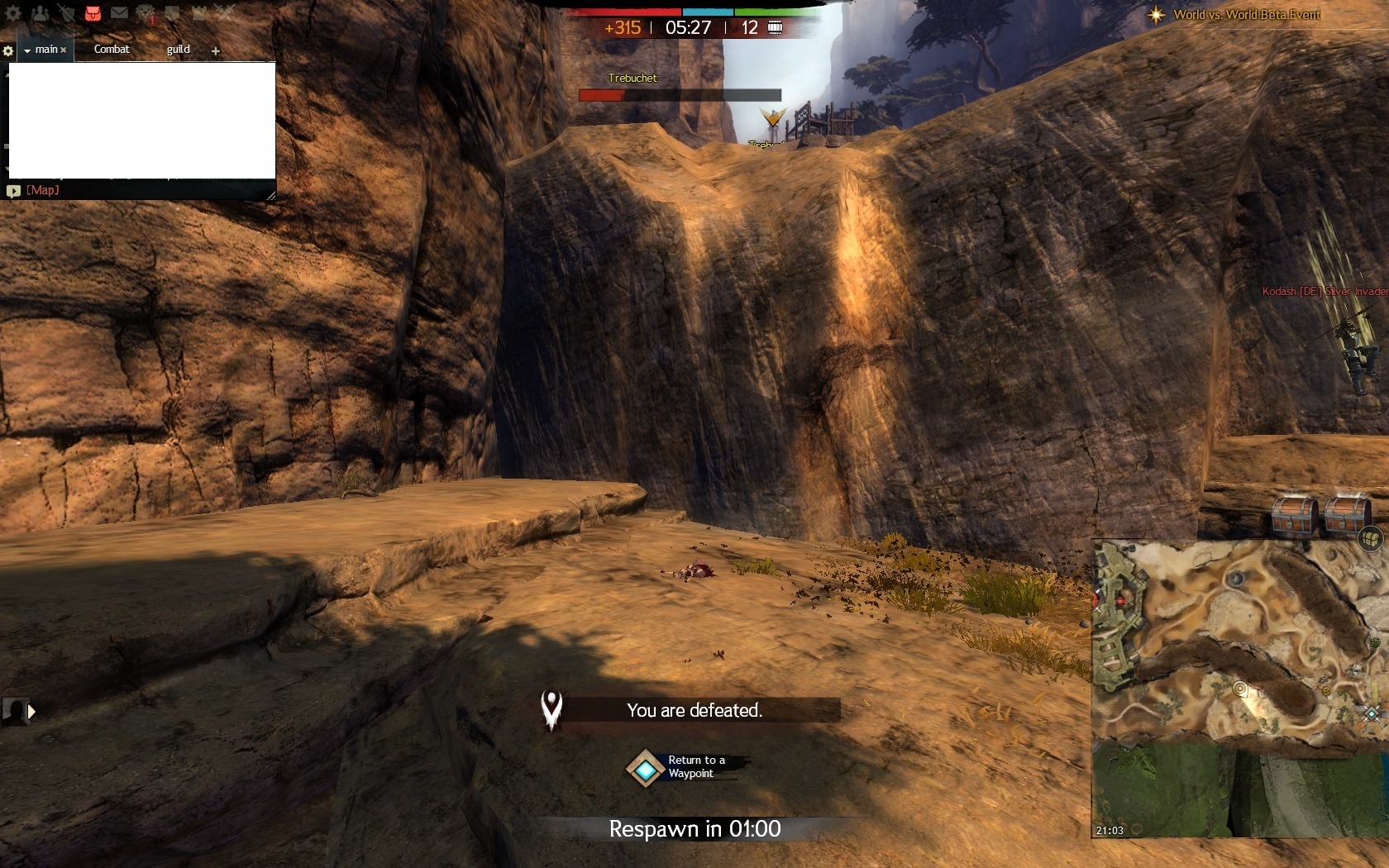Image resolution: width=1389 pixels, height=868 pixels.
Task: Open World vs. World Beta Event tracker
Action: 1246,15
